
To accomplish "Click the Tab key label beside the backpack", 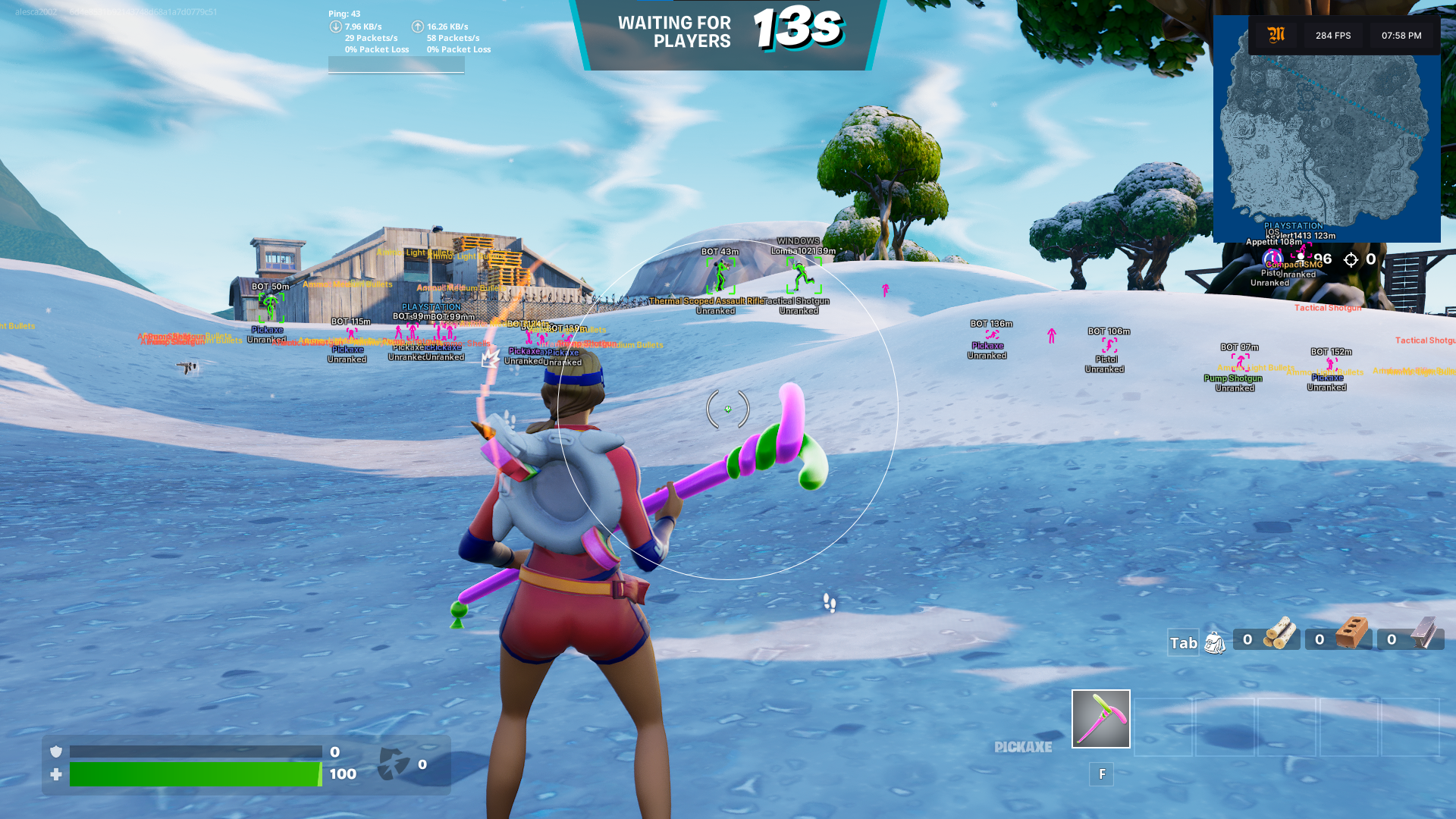I will 1182,643.
